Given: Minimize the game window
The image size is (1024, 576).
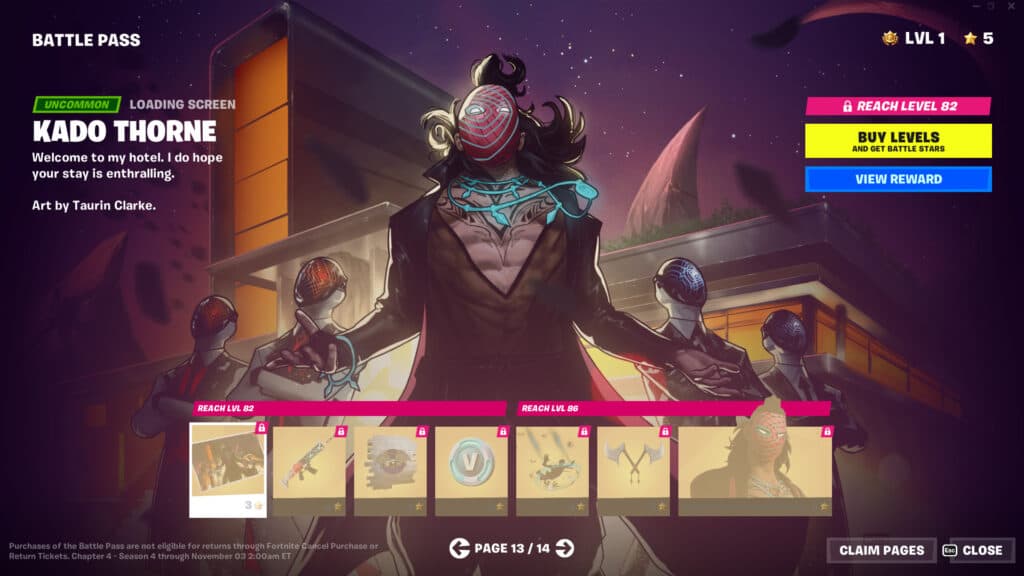Looking at the screenshot, I should point(974,7).
